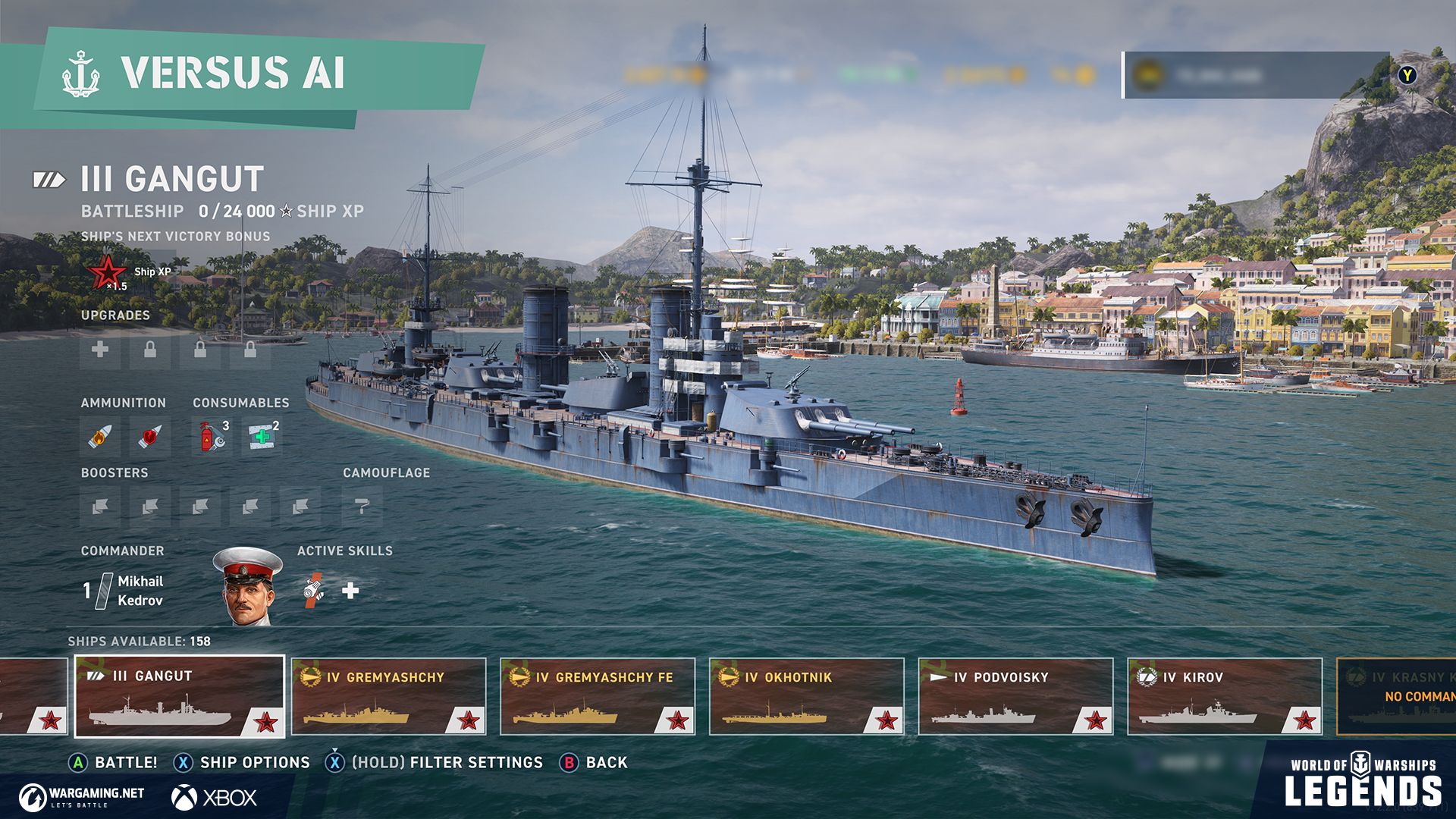This screenshot has width=1456, height=819.
Task: Add an active skill with the plus
Action: [x=350, y=591]
